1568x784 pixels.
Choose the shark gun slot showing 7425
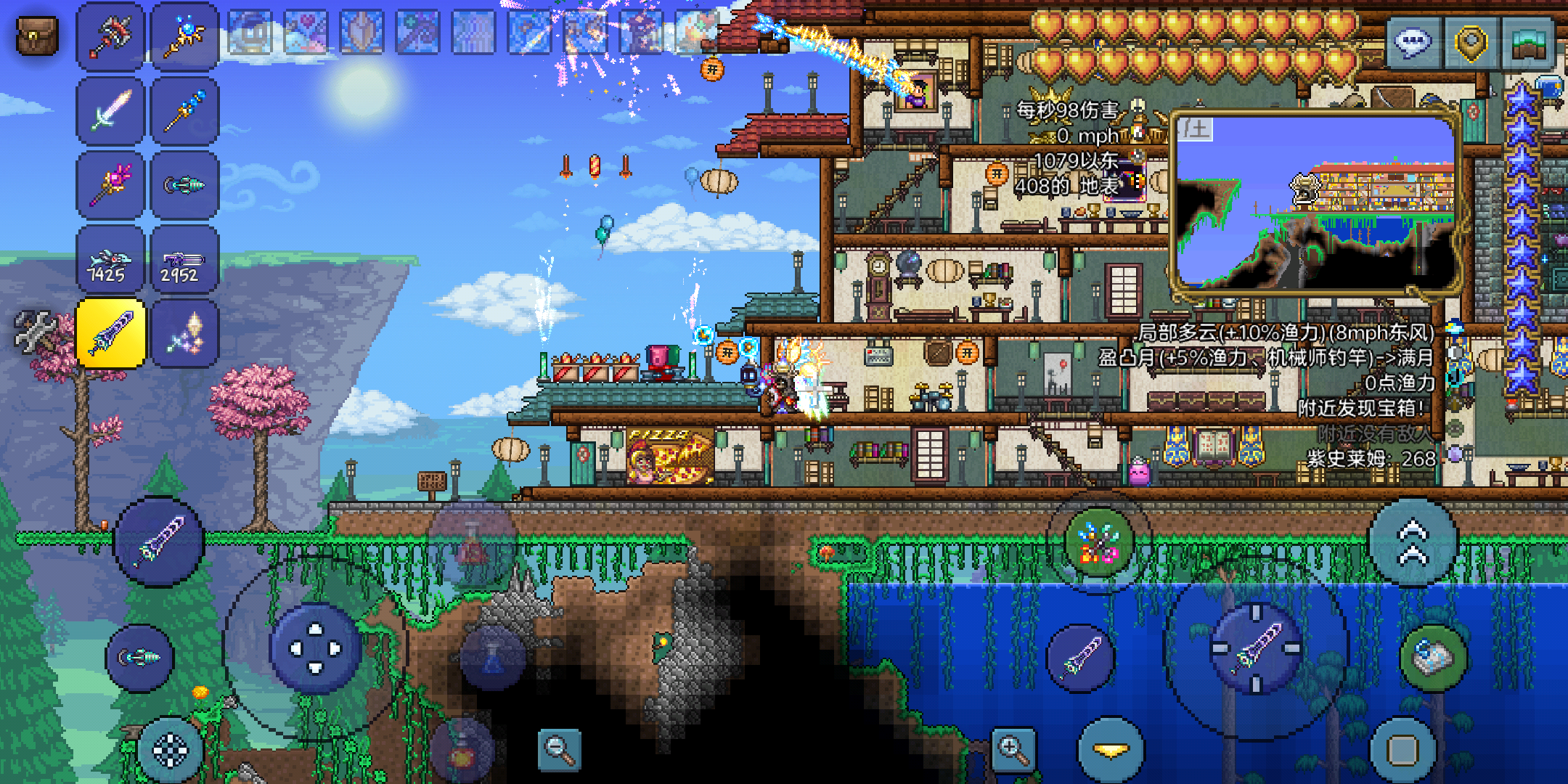tap(110, 259)
